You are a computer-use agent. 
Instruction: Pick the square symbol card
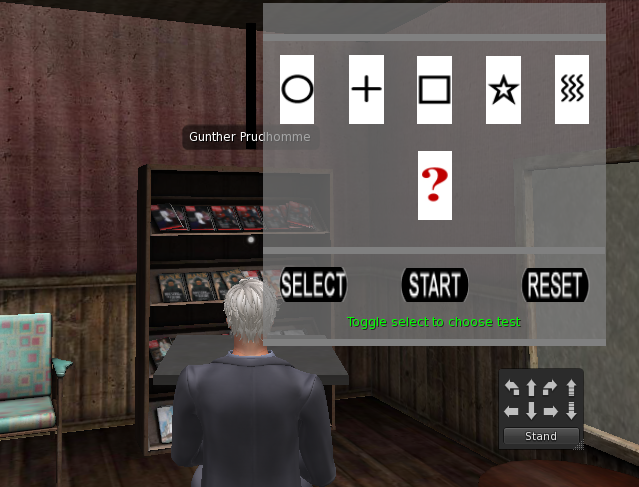coord(434,89)
